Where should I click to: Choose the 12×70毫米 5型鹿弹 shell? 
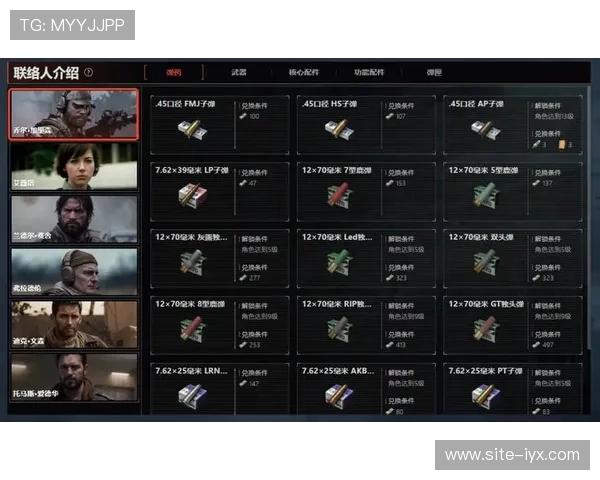click(x=513, y=191)
